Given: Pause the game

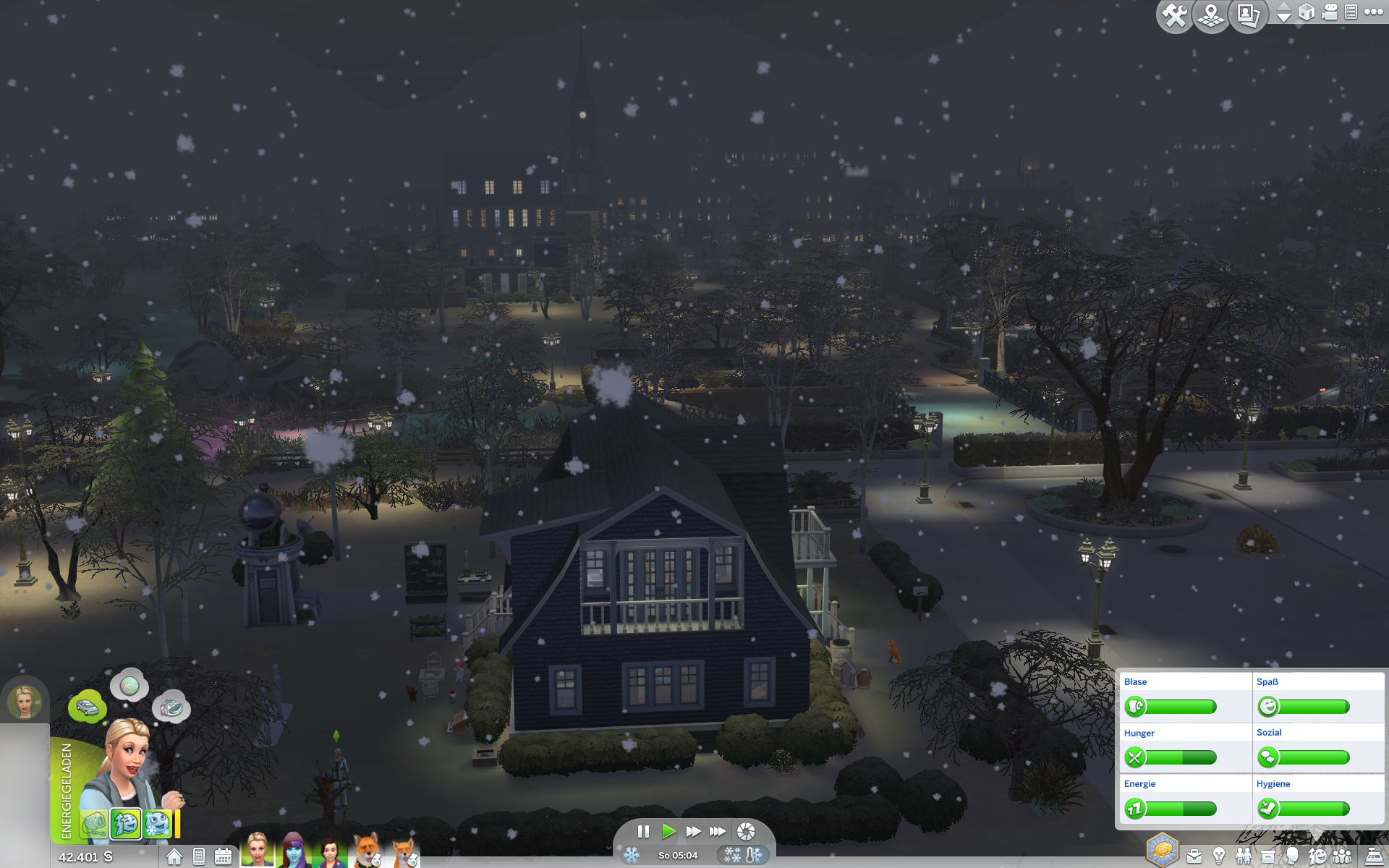Looking at the screenshot, I should pyautogui.click(x=643, y=831).
